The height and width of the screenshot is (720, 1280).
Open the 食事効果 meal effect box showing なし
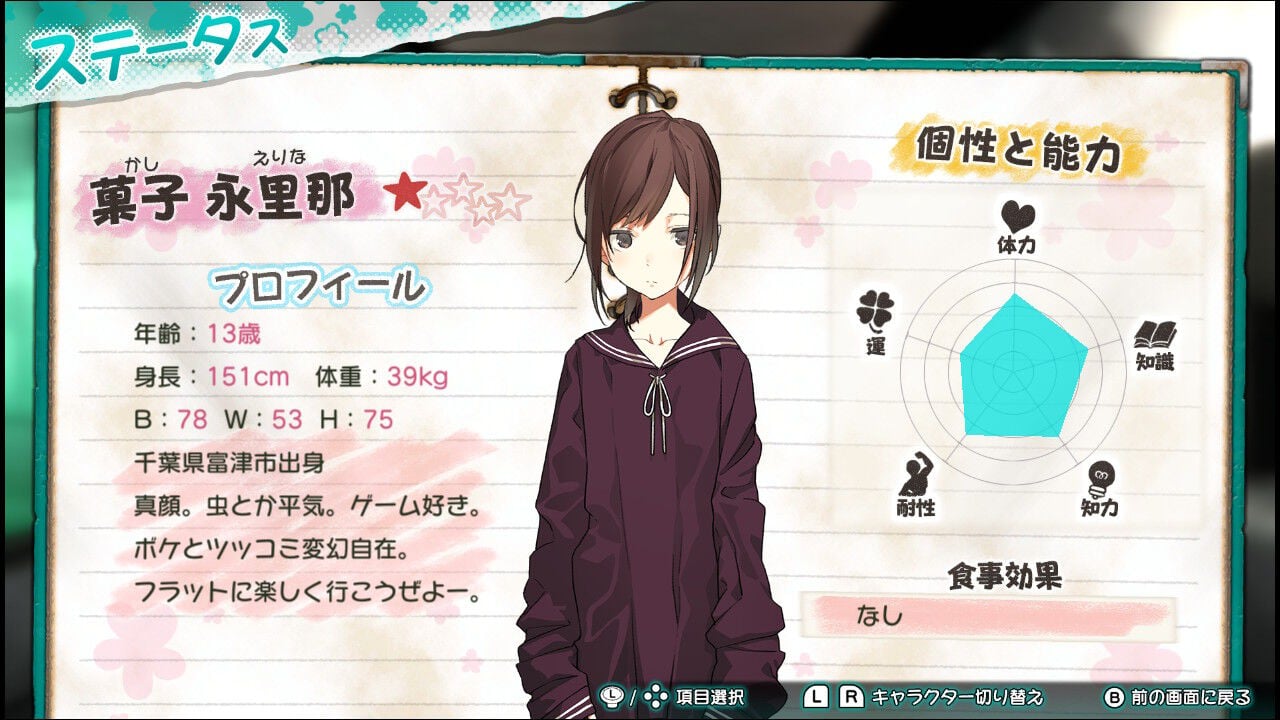click(1012, 616)
